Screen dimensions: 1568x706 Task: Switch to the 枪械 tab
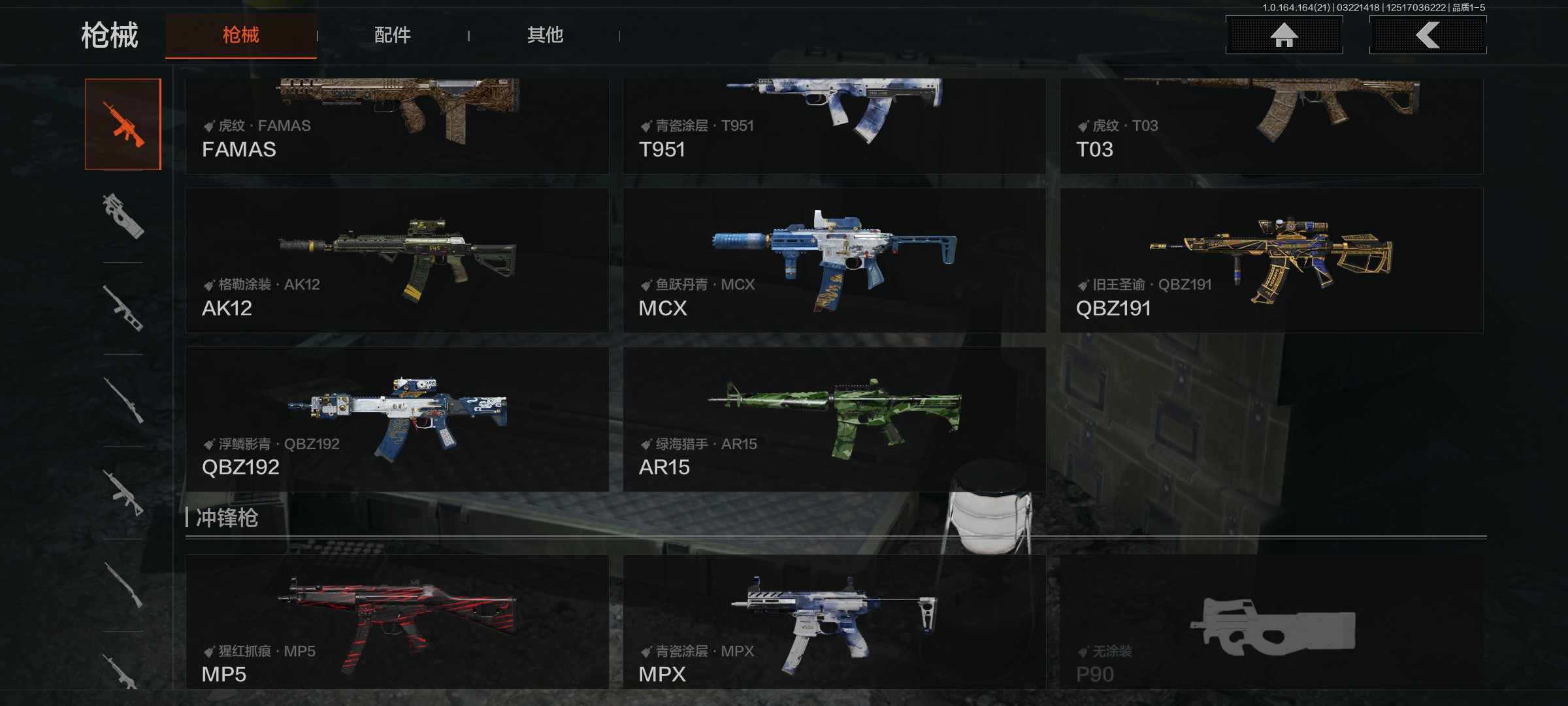[240, 35]
